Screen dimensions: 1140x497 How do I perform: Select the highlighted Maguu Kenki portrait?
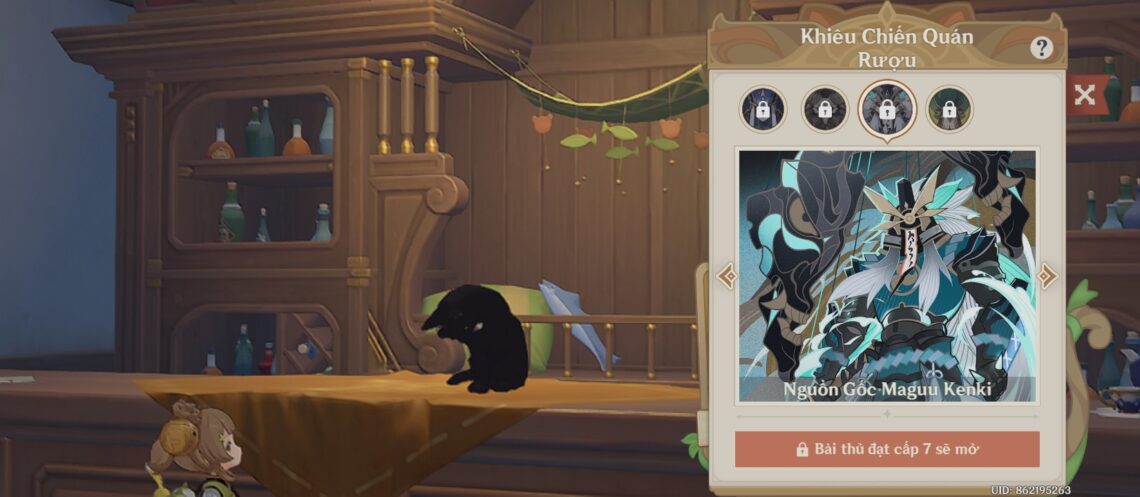coord(886,109)
